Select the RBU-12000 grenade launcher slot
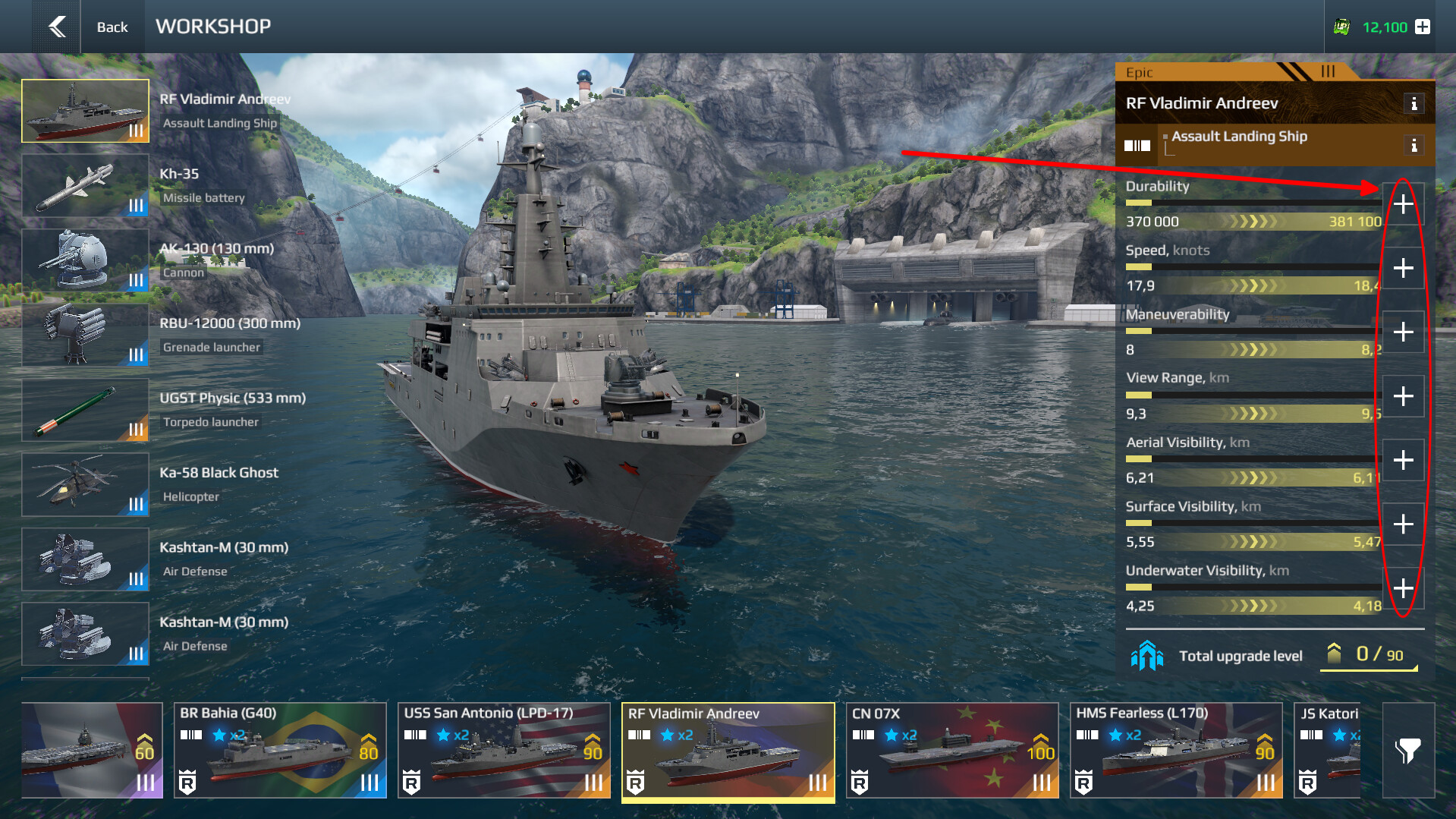This screenshot has width=1456, height=819. point(86,335)
